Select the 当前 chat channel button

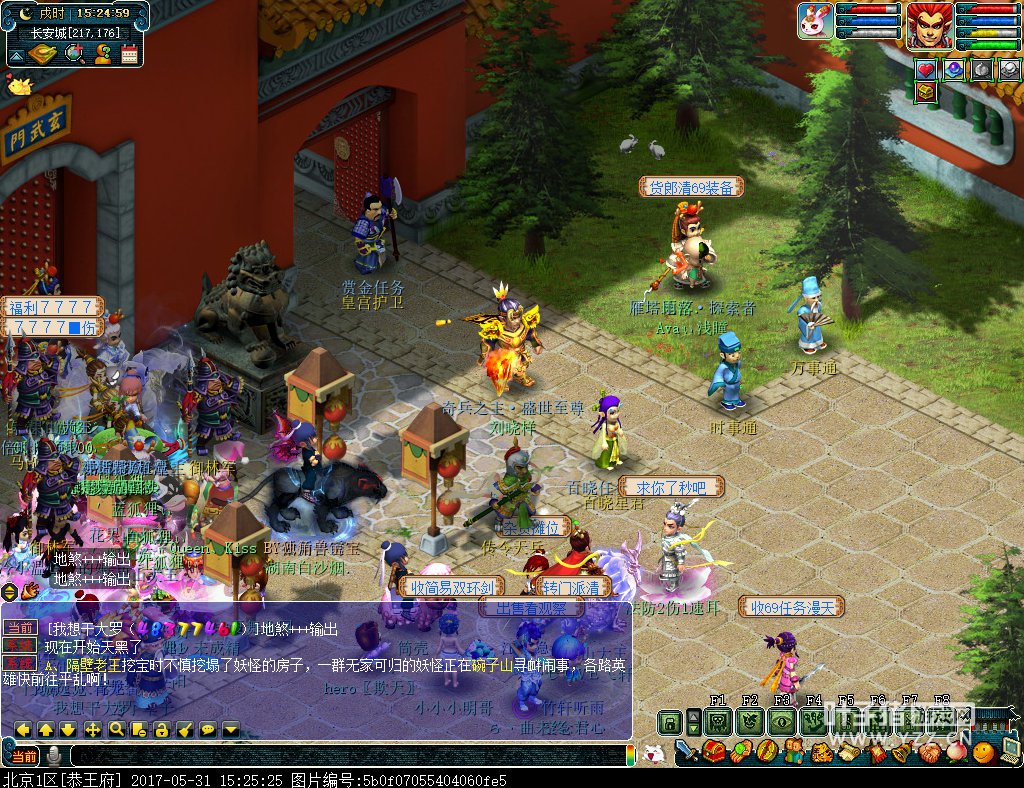tap(26, 755)
